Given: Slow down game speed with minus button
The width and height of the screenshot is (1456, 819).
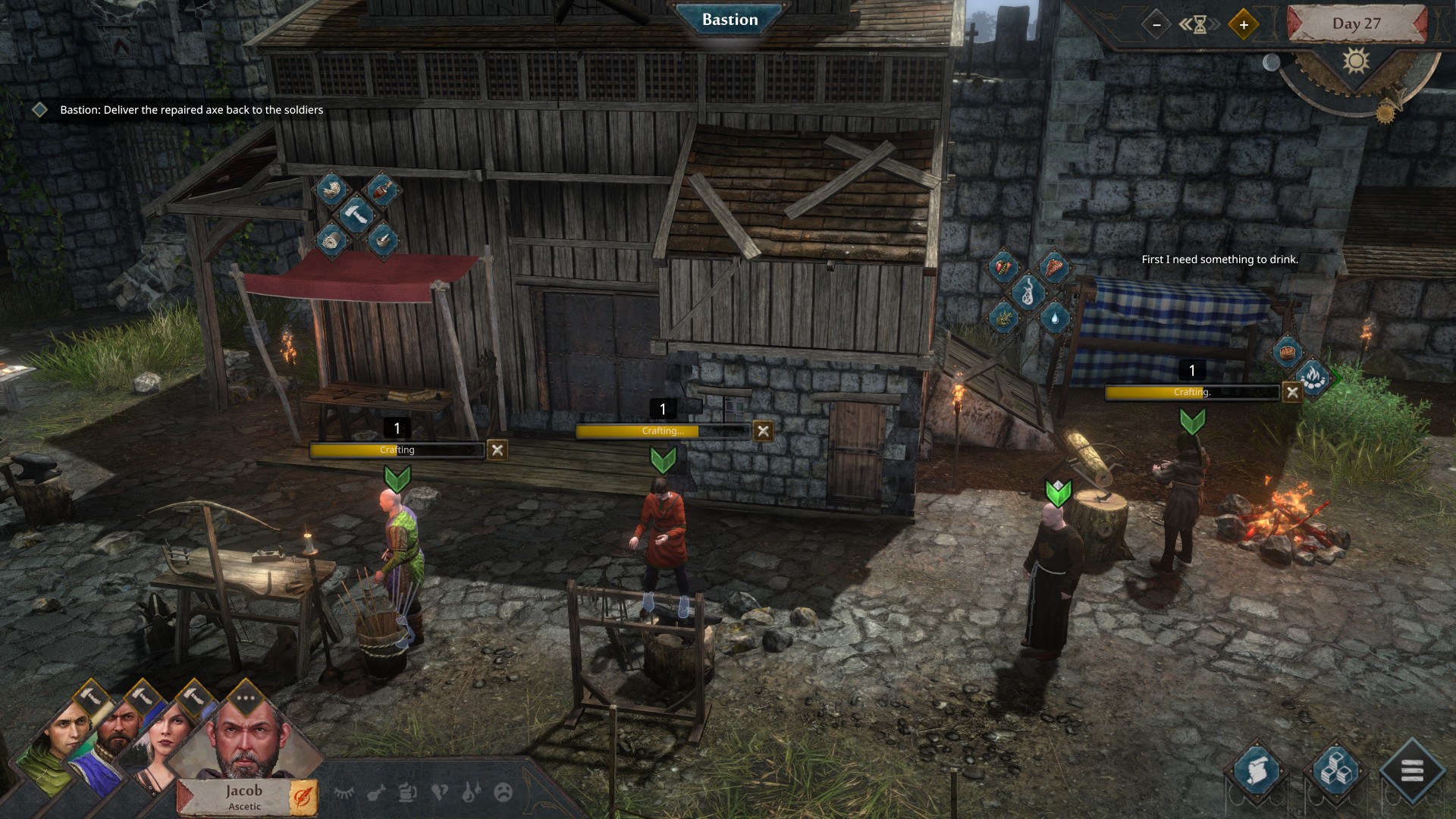Looking at the screenshot, I should click(x=1156, y=24).
